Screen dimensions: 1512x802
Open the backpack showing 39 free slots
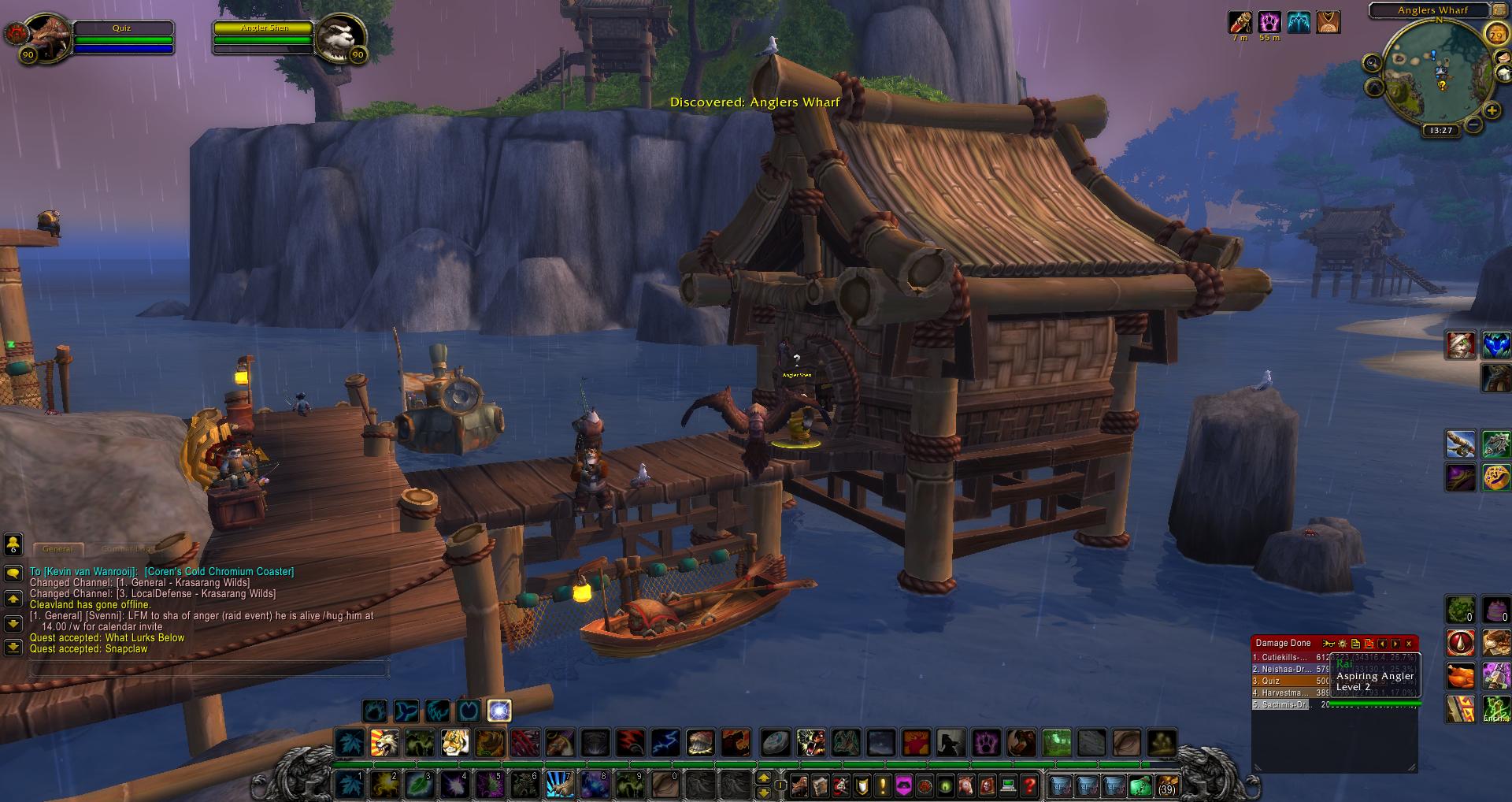[x=1167, y=785]
